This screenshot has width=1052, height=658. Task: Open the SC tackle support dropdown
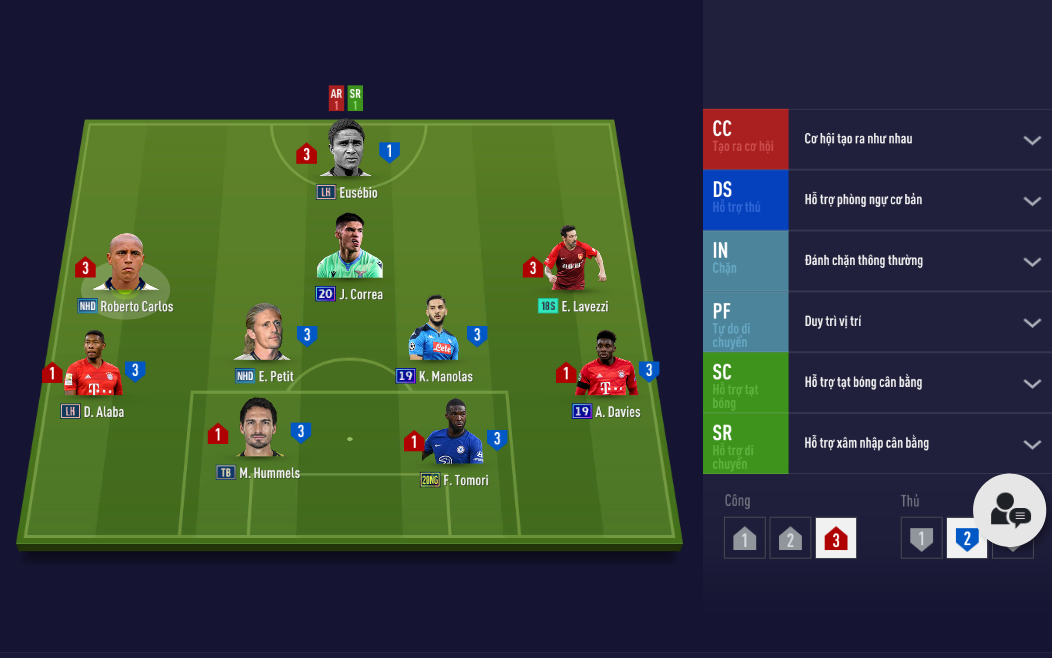pos(1032,384)
